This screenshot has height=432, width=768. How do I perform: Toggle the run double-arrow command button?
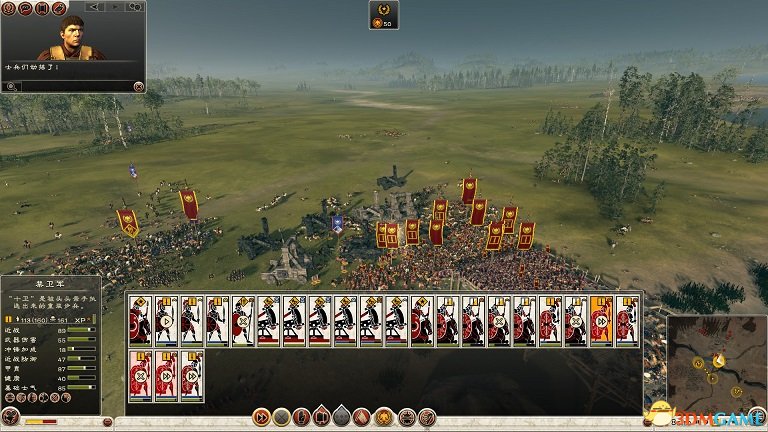(262, 416)
